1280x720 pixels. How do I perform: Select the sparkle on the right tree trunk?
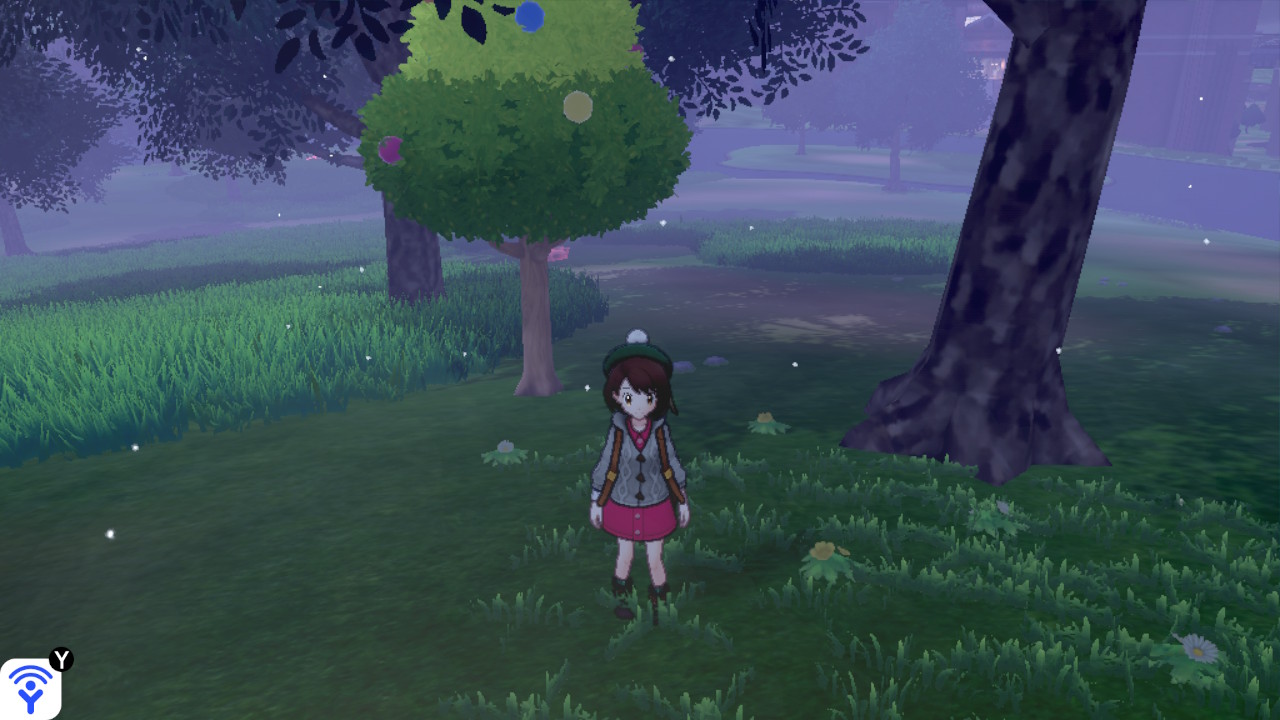[1057, 352]
